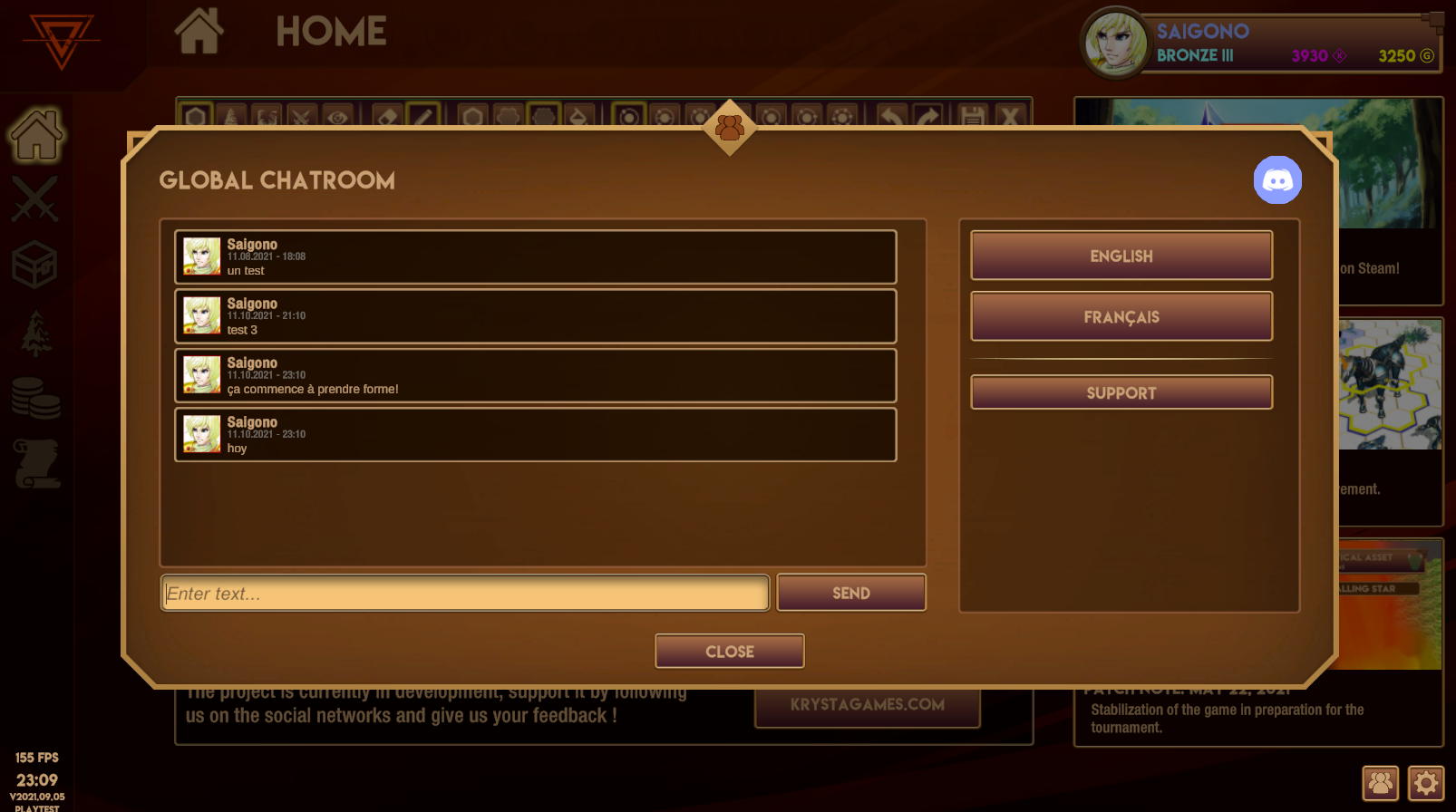Screen dimensions: 1456x812
Task: Open the SUPPORT chat section
Action: 1121,392
